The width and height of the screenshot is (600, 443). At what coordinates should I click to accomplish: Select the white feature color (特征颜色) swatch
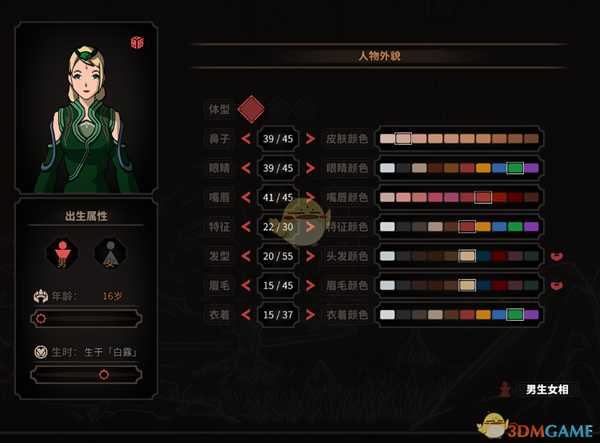pyautogui.click(x=387, y=227)
